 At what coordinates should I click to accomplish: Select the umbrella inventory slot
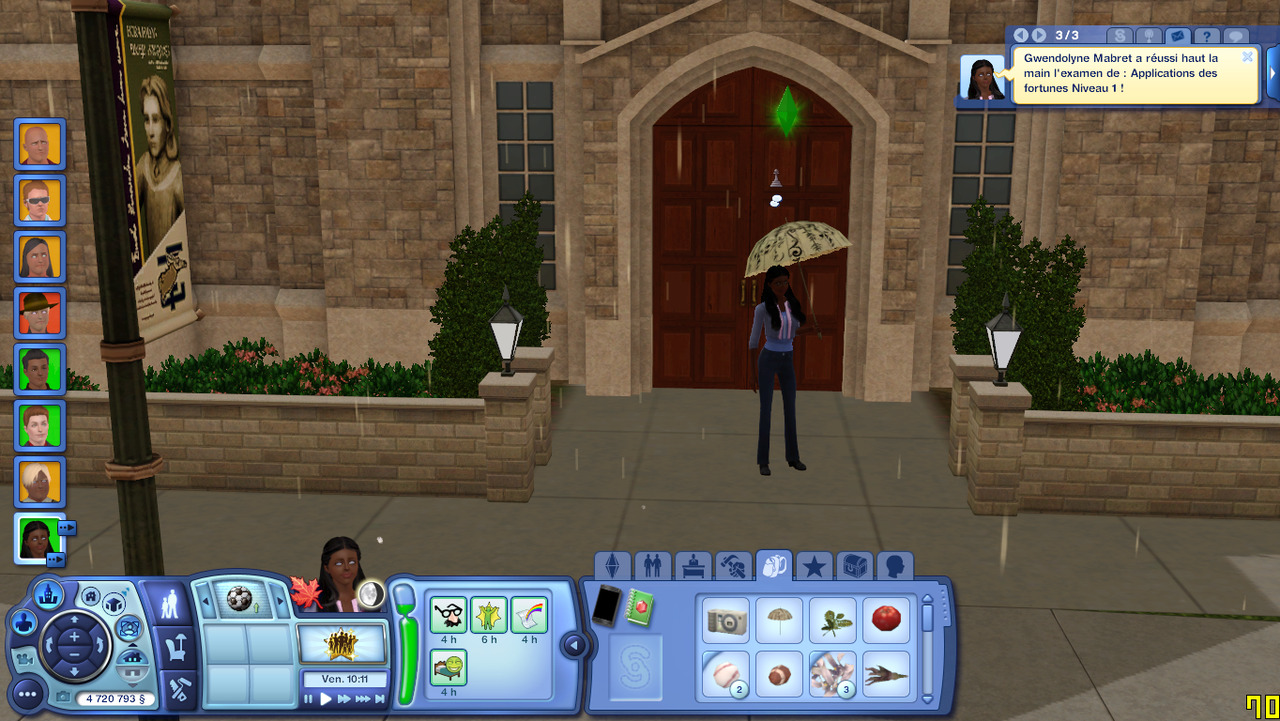coord(779,622)
